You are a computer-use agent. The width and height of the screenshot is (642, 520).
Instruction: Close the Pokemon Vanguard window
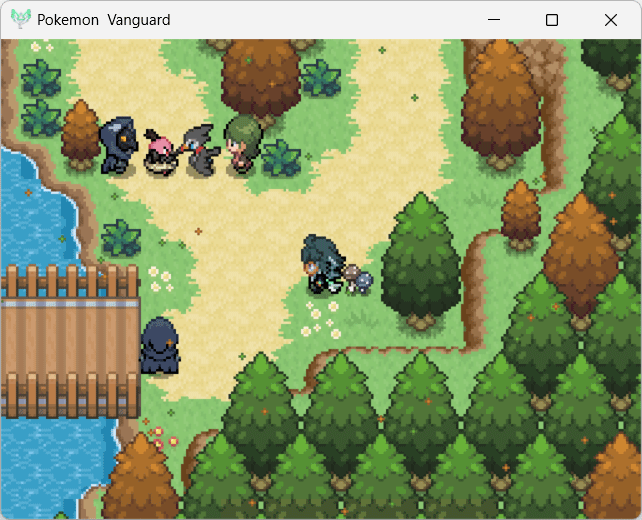coord(610,20)
